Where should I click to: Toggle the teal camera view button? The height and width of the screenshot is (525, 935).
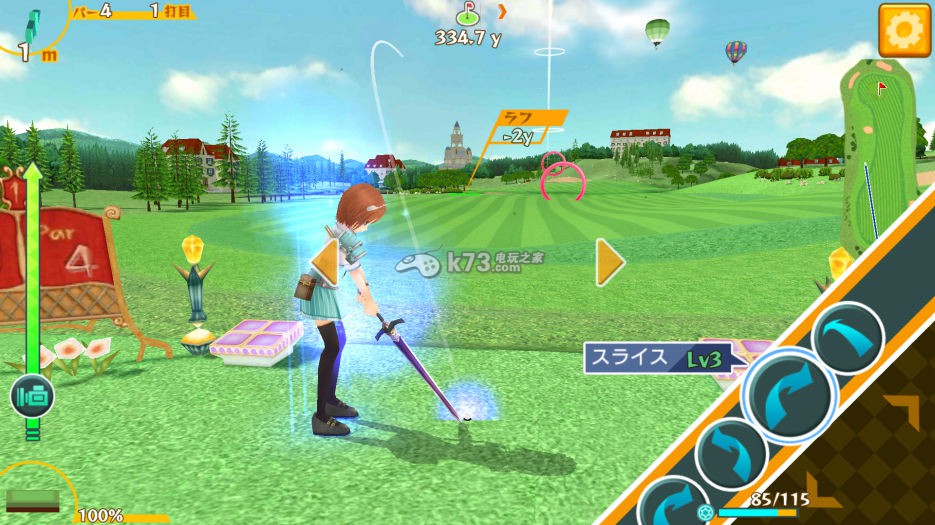(x=32, y=397)
